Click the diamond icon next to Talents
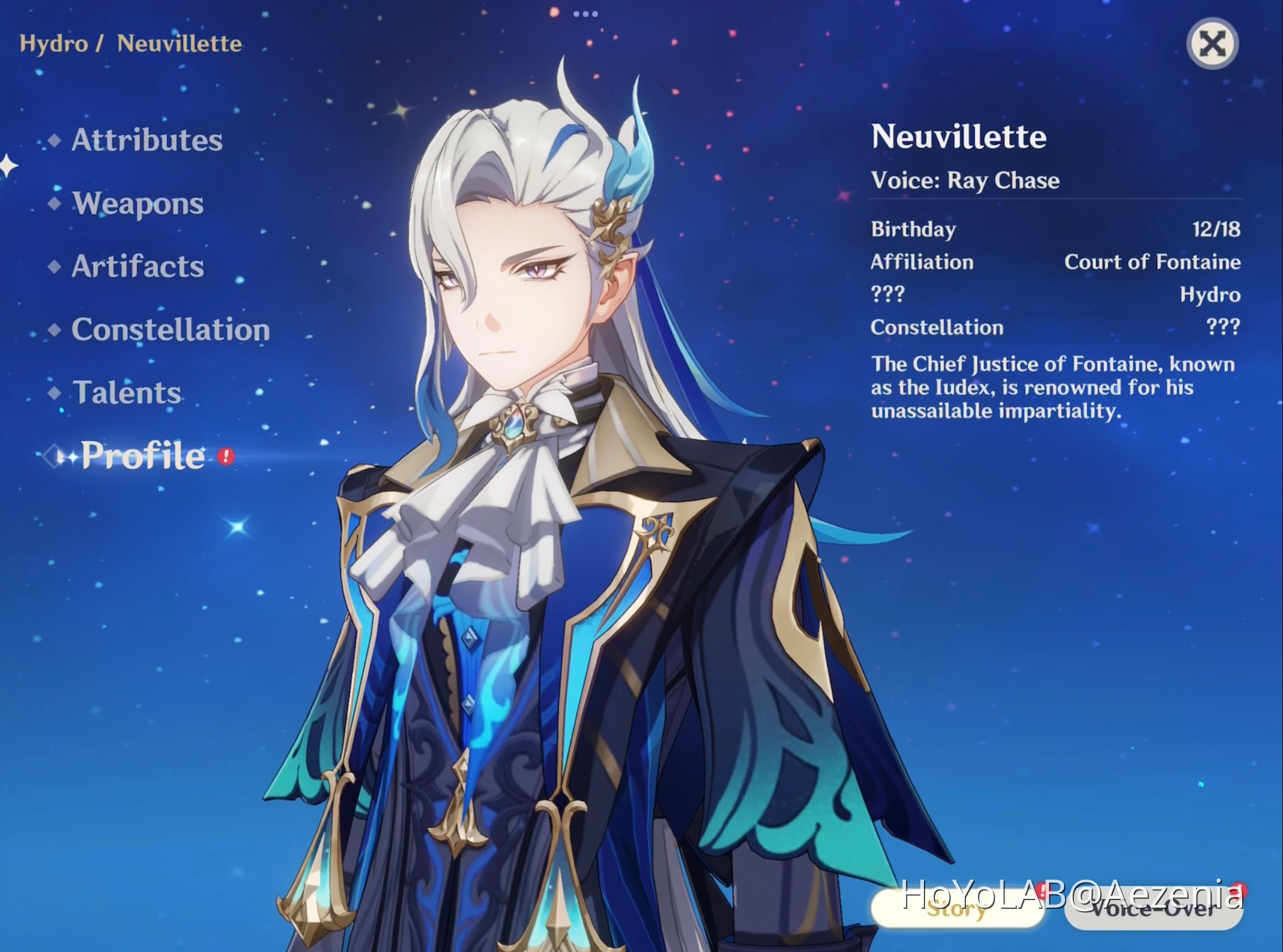This screenshot has width=1283, height=952. tap(54, 395)
